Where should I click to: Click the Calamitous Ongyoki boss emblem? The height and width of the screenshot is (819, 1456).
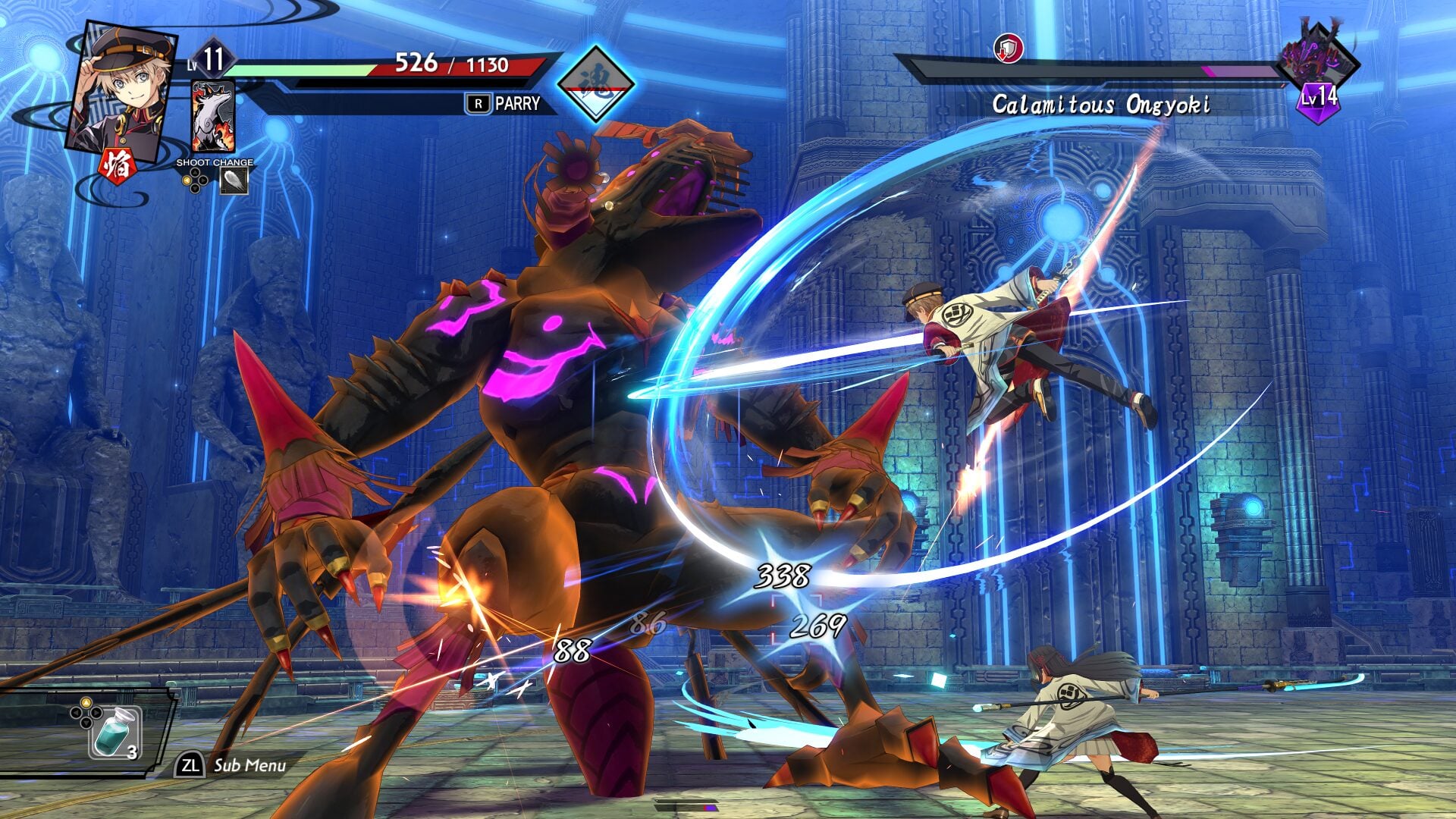(x=1318, y=61)
